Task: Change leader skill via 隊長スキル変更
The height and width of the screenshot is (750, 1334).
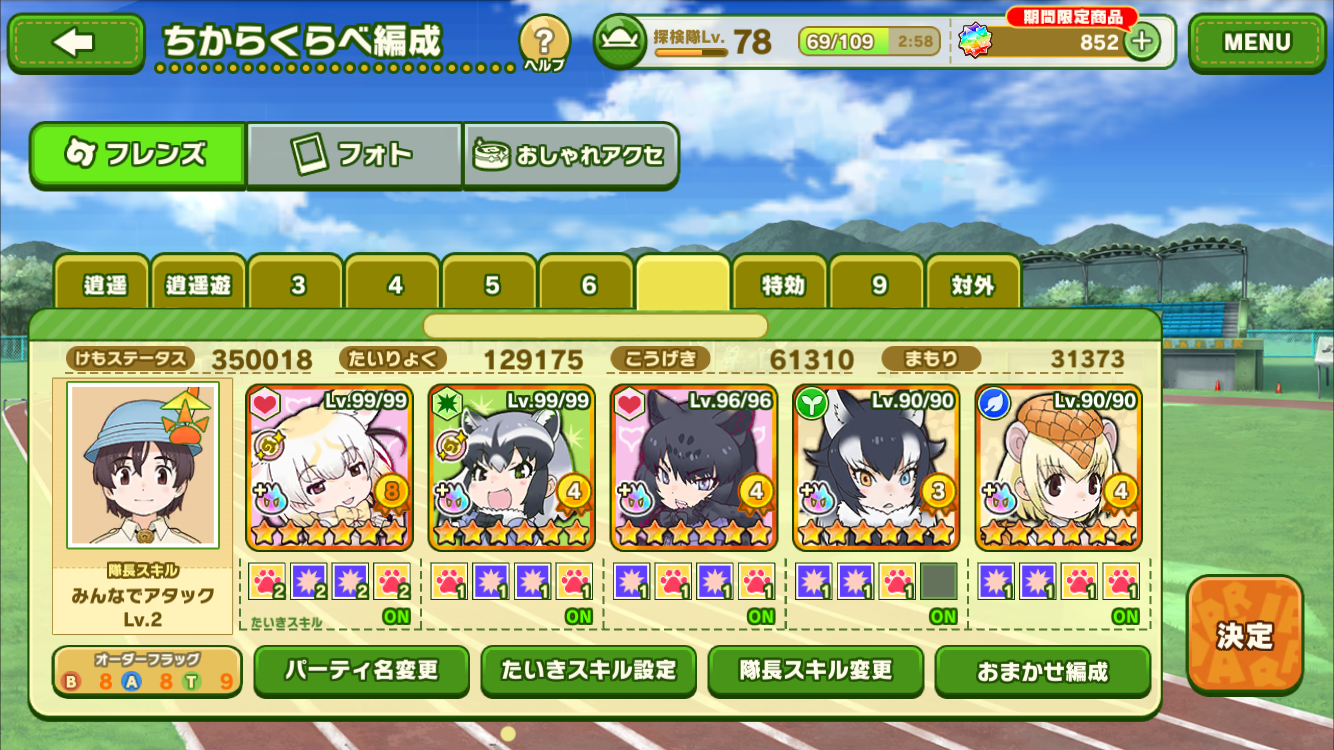Action: coord(815,670)
